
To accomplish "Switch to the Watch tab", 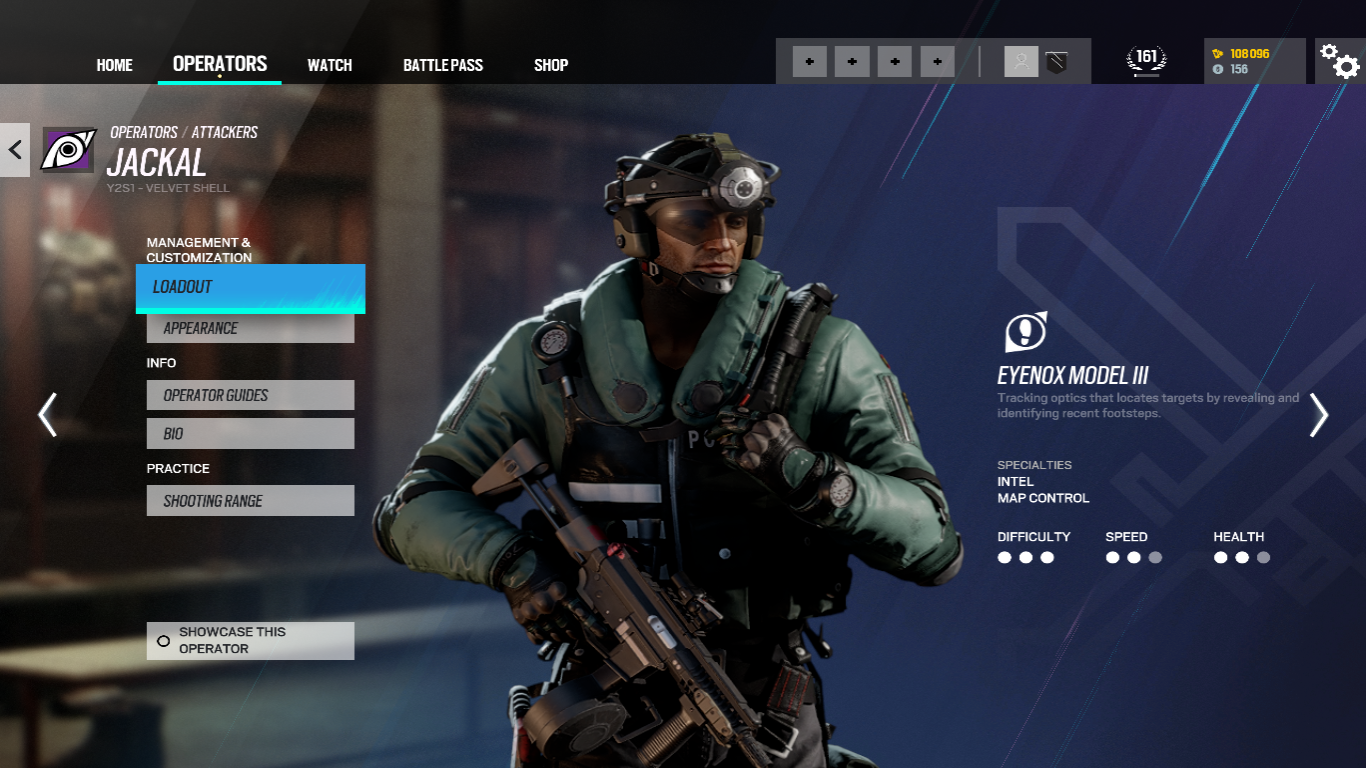I will click(x=329, y=65).
